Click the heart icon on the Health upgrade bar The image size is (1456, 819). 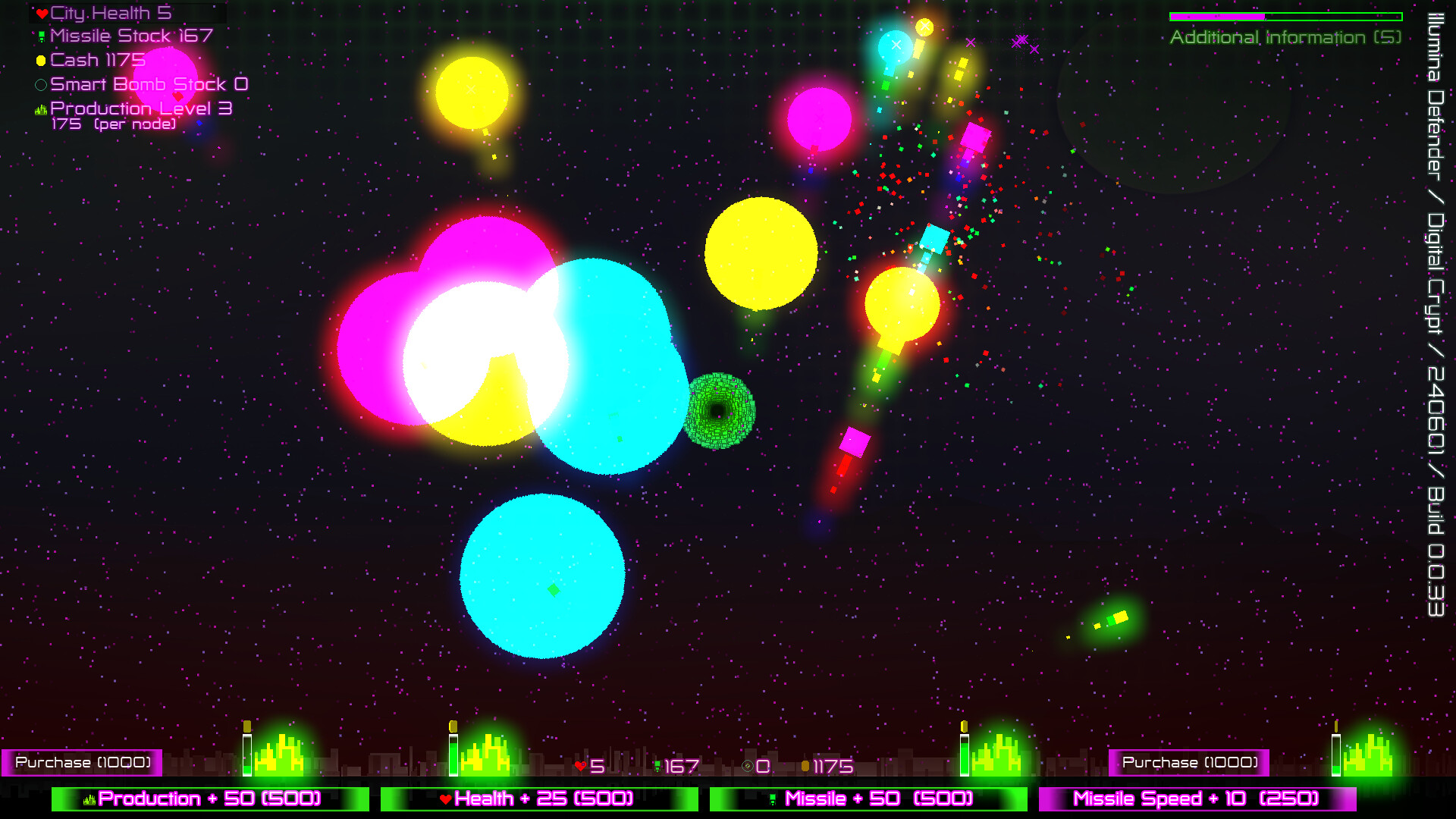(447, 799)
